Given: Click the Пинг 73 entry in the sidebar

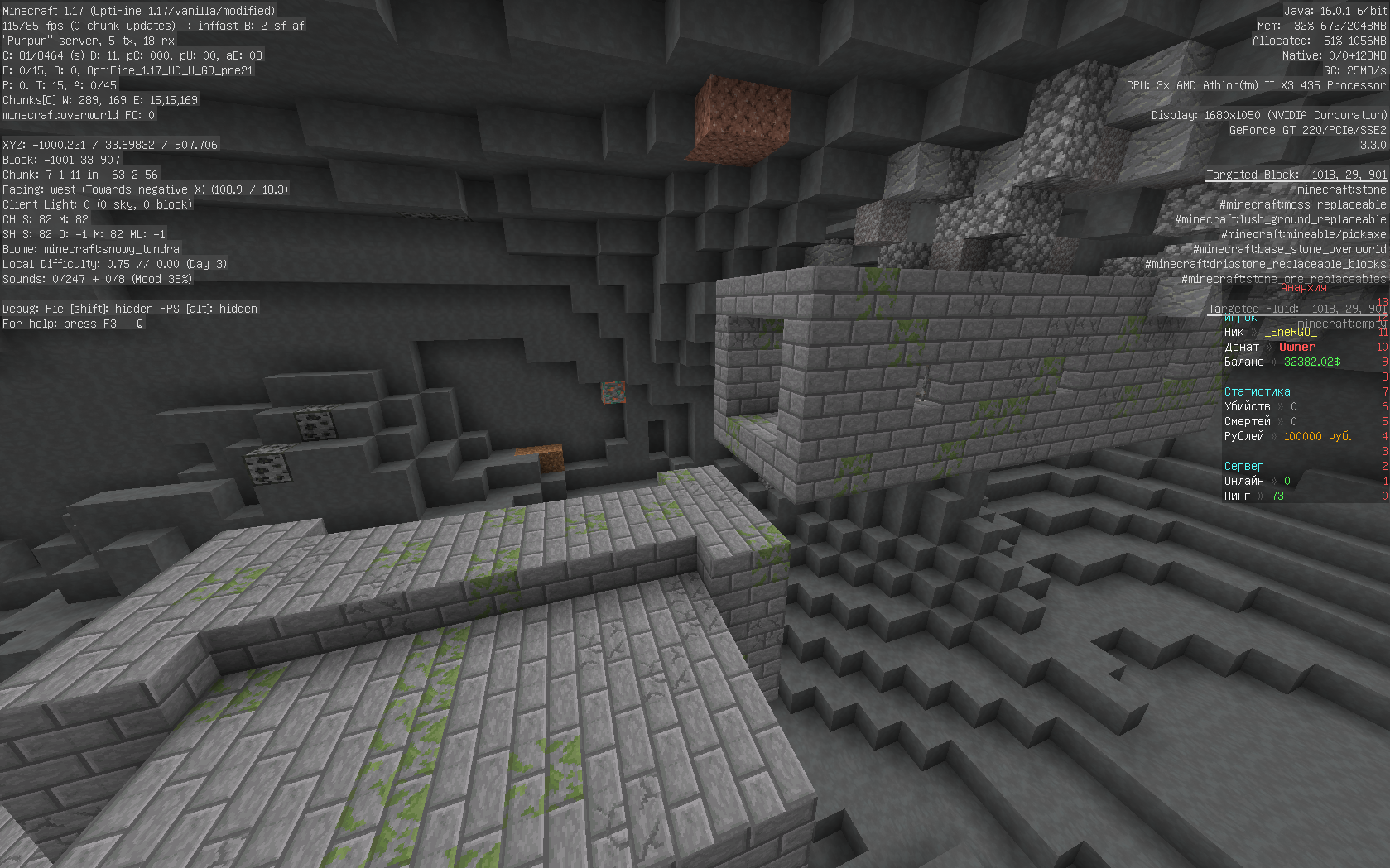Looking at the screenshot, I should [x=1253, y=496].
